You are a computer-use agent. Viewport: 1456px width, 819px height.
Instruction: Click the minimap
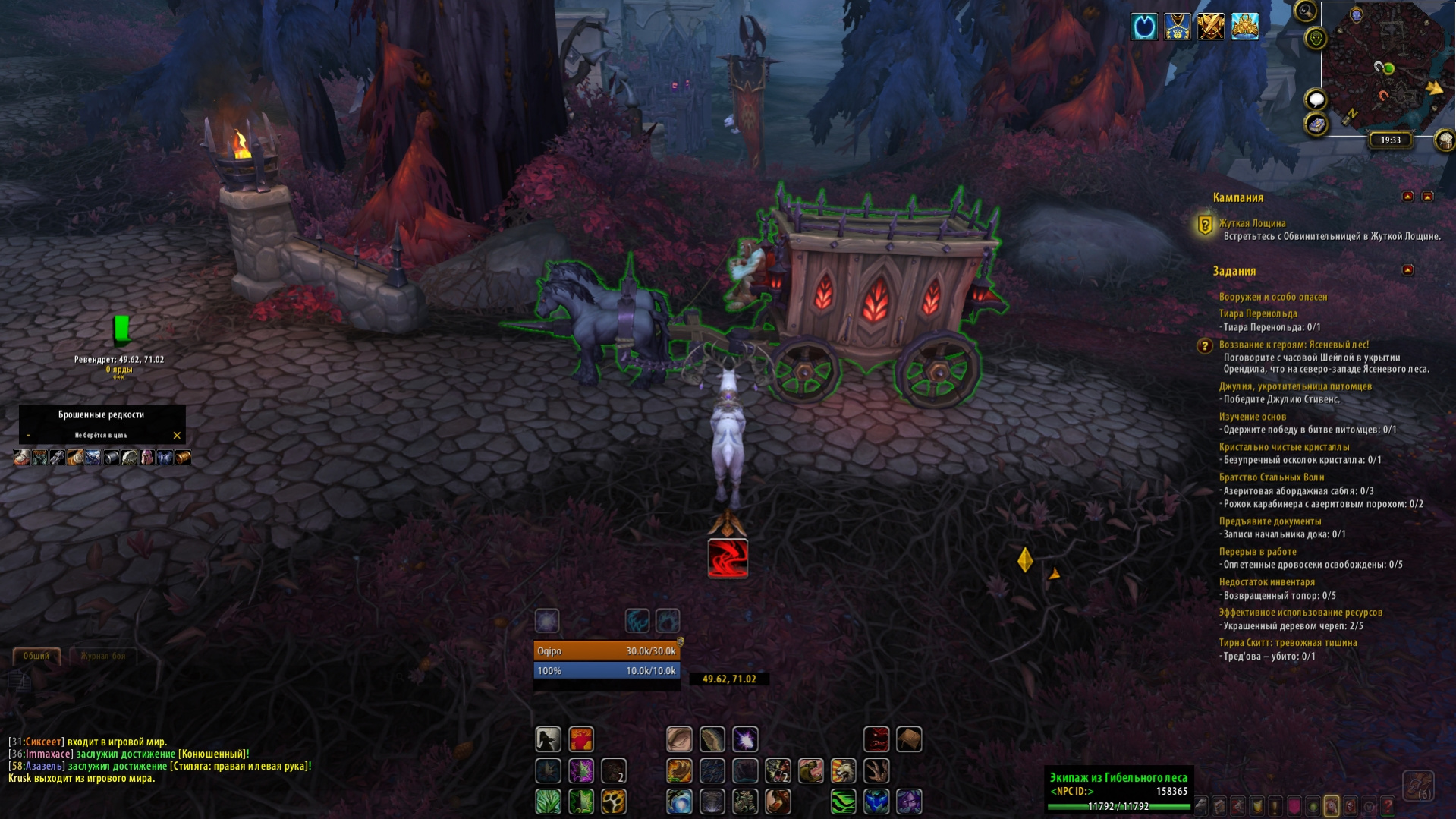pos(1385,68)
